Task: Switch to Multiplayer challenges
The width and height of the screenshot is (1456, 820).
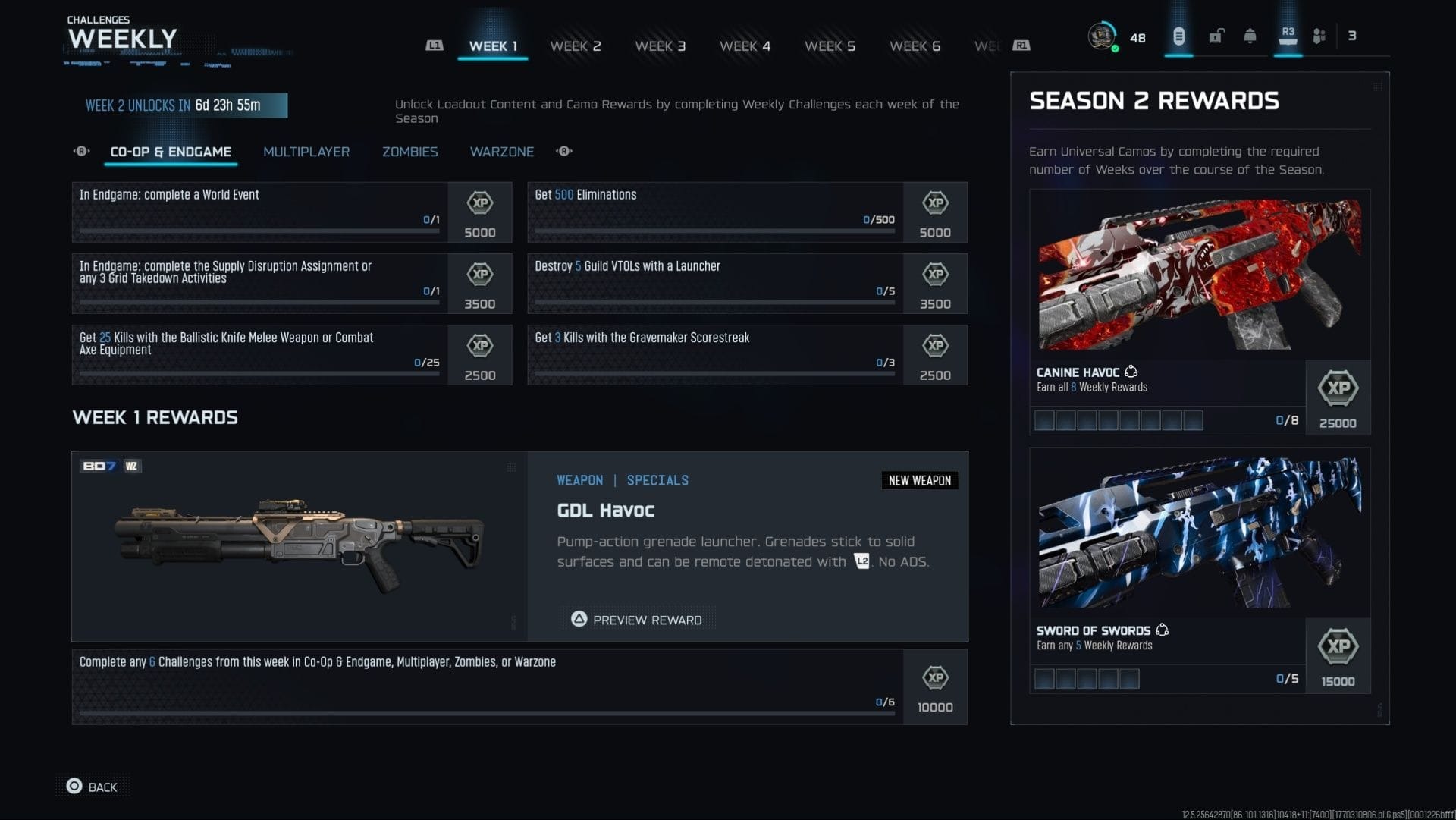Action: click(306, 152)
